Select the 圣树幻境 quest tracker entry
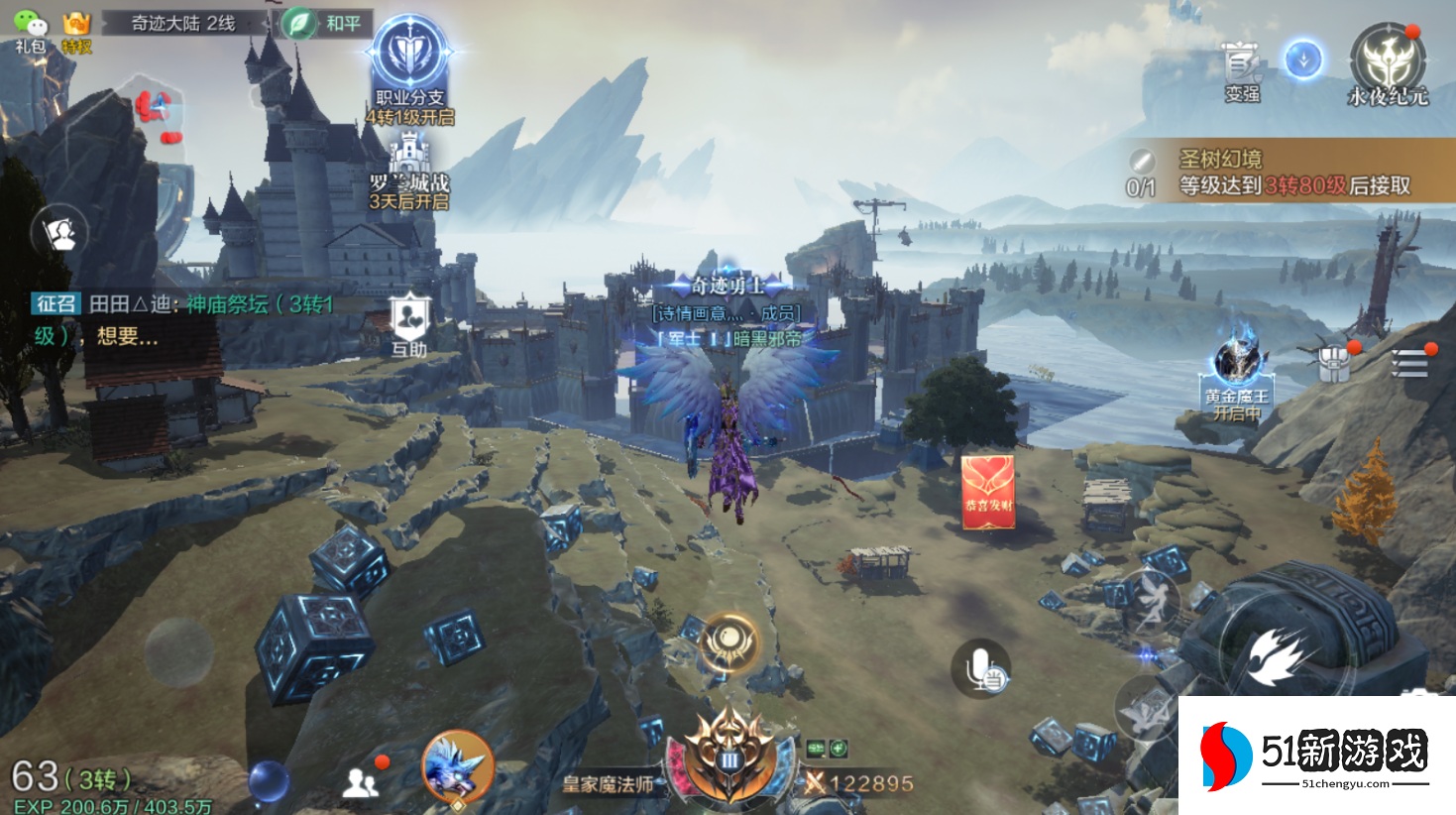The height and width of the screenshot is (815, 1456). [1288, 172]
